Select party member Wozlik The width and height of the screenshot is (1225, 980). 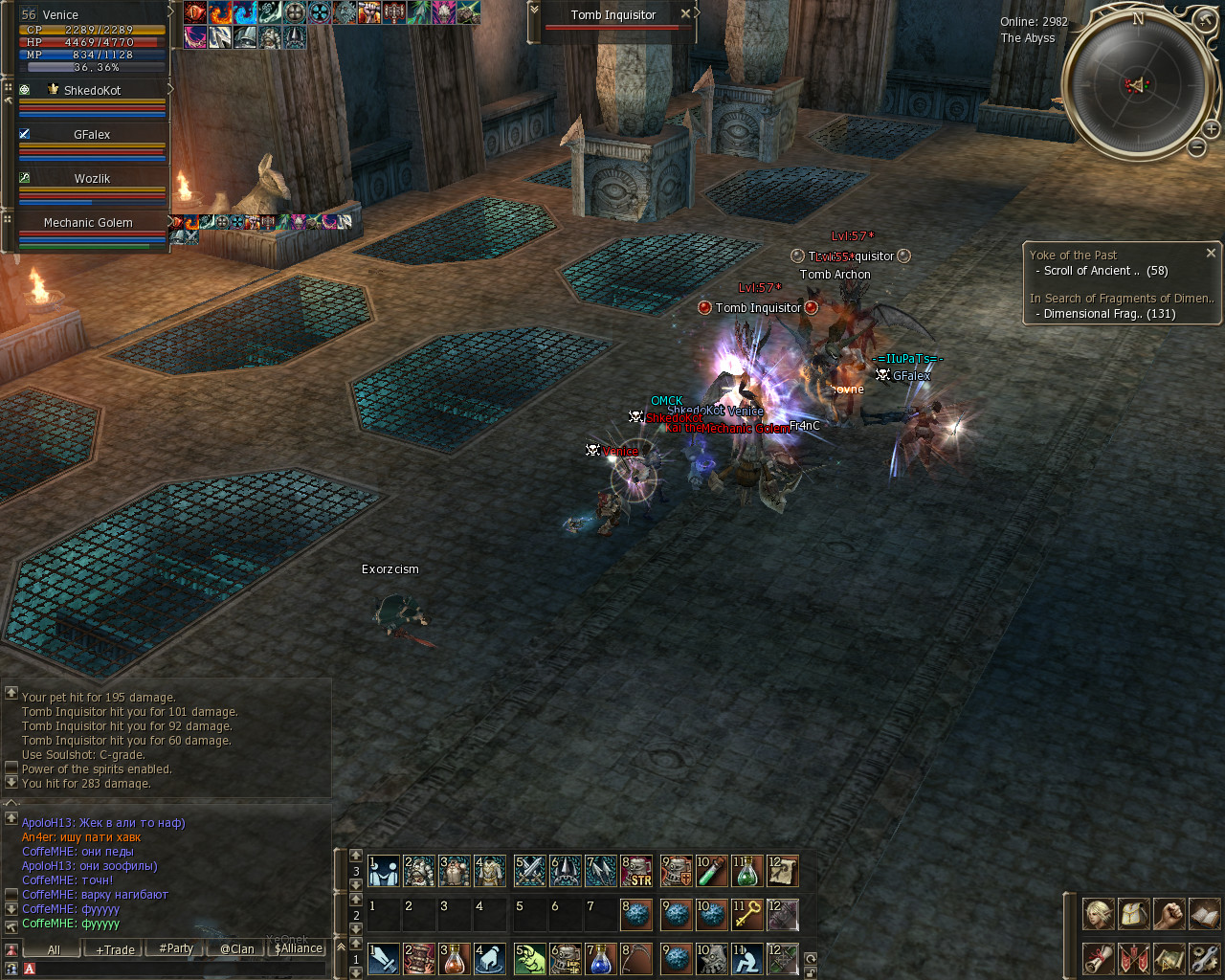(92, 179)
